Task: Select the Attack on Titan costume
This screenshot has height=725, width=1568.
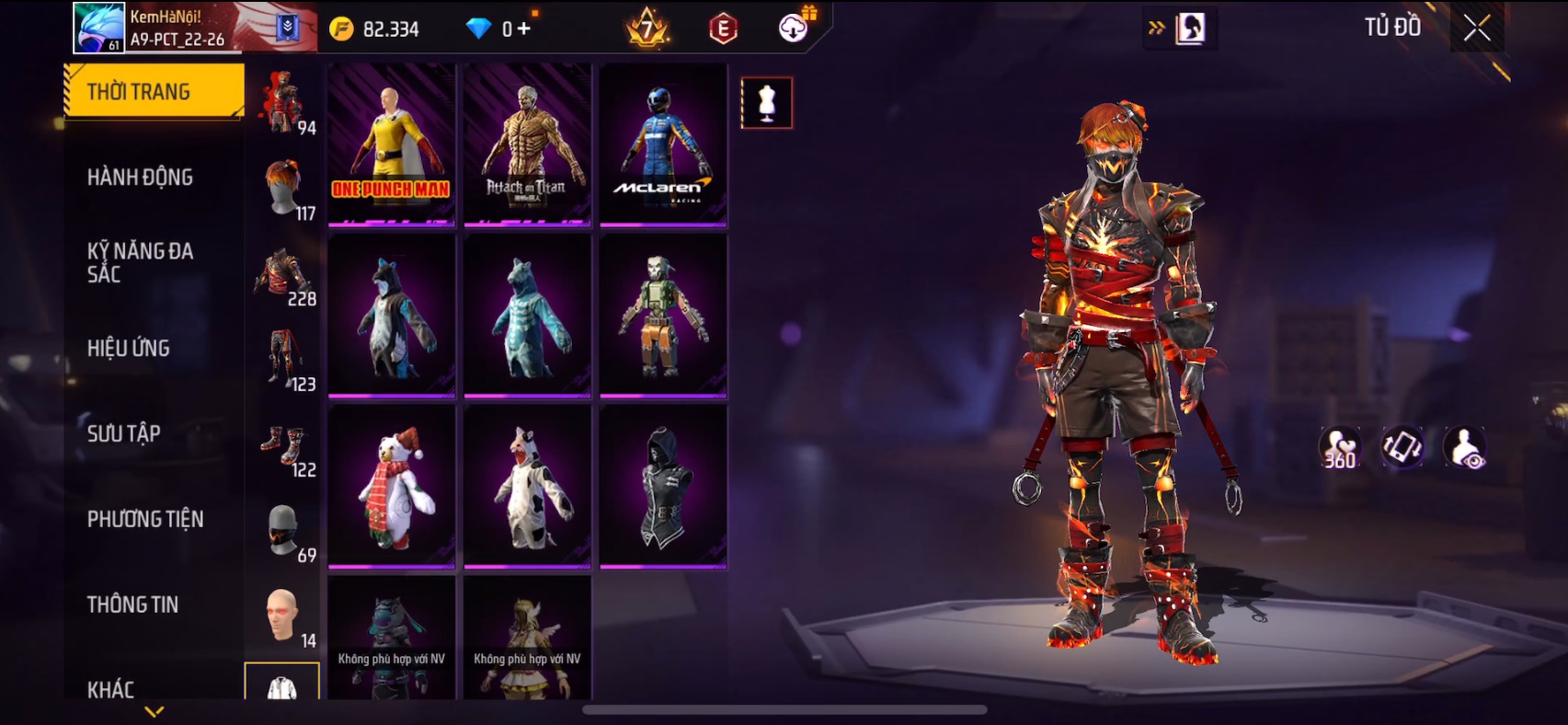Action: (x=527, y=144)
